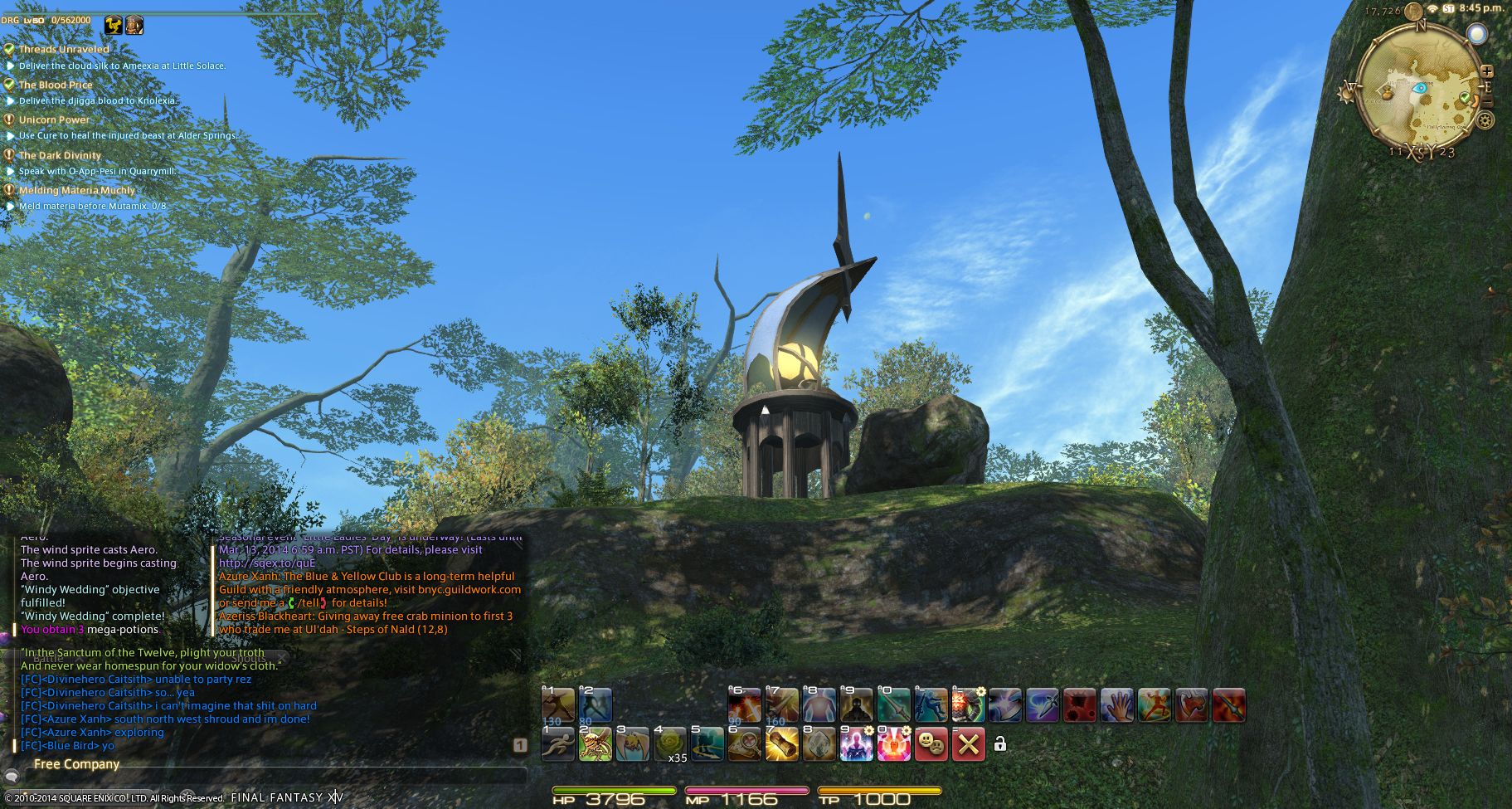
Task: Use the cabbage item stacked x35
Action: click(x=670, y=744)
